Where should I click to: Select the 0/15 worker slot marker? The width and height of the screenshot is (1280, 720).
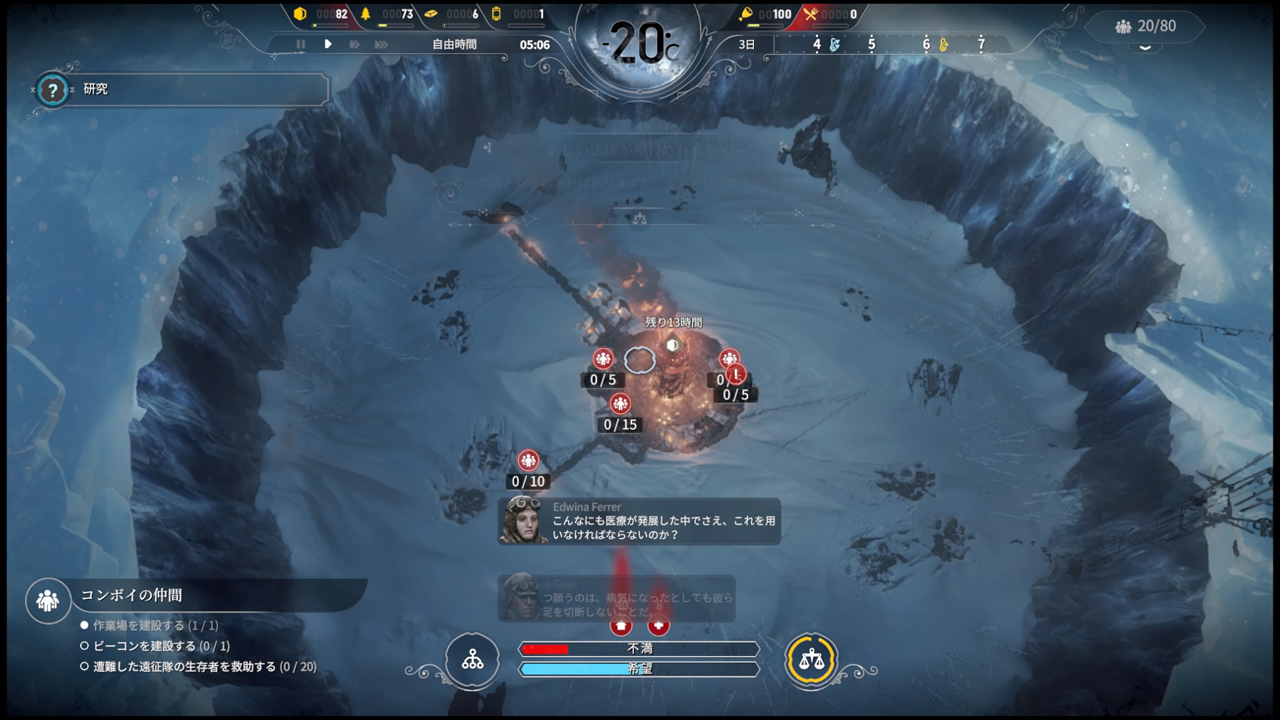pyautogui.click(x=620, y=404)
